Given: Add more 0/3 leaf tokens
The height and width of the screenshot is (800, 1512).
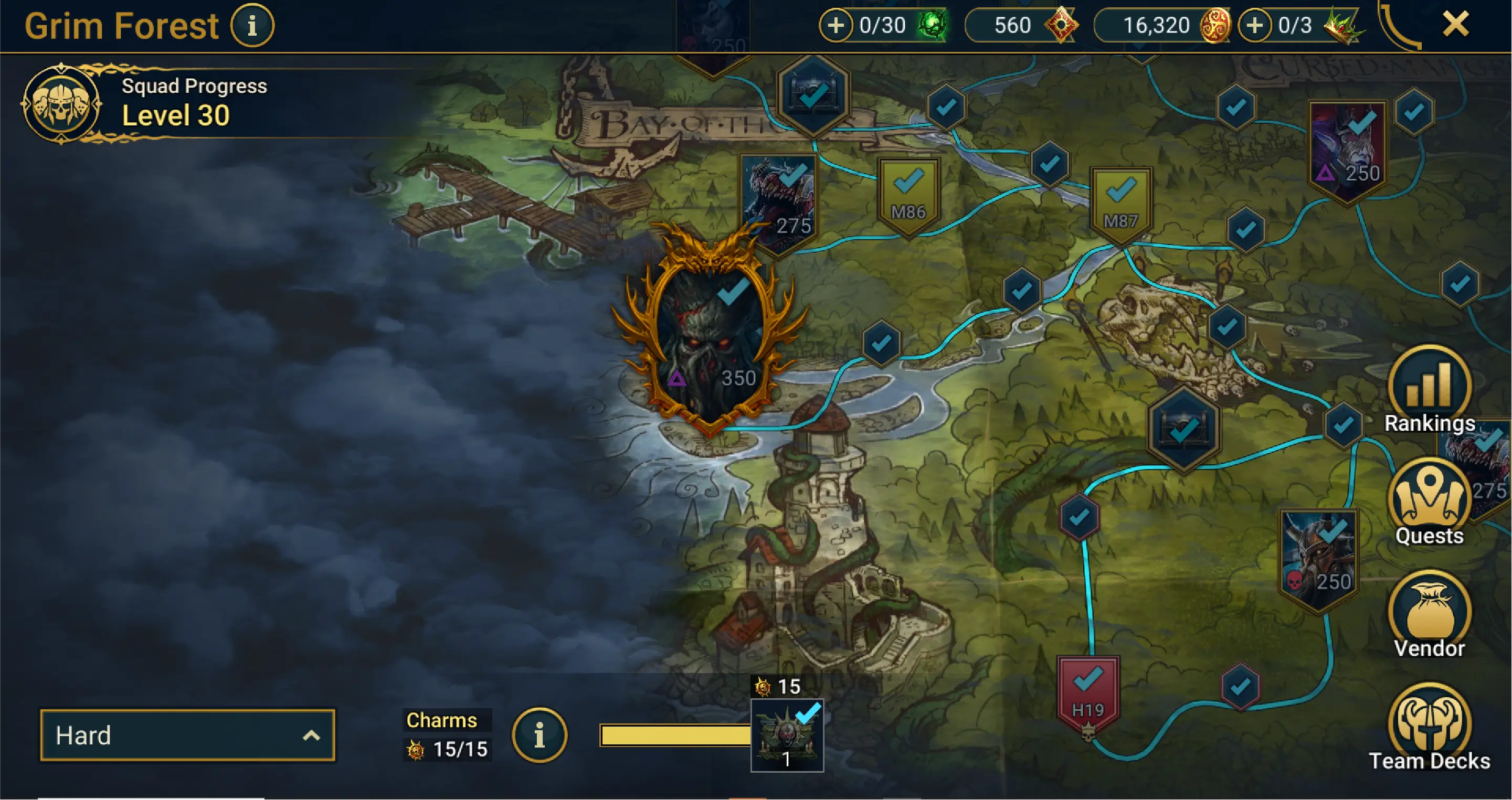Looking at the screenshot, I should point(1254,26).
